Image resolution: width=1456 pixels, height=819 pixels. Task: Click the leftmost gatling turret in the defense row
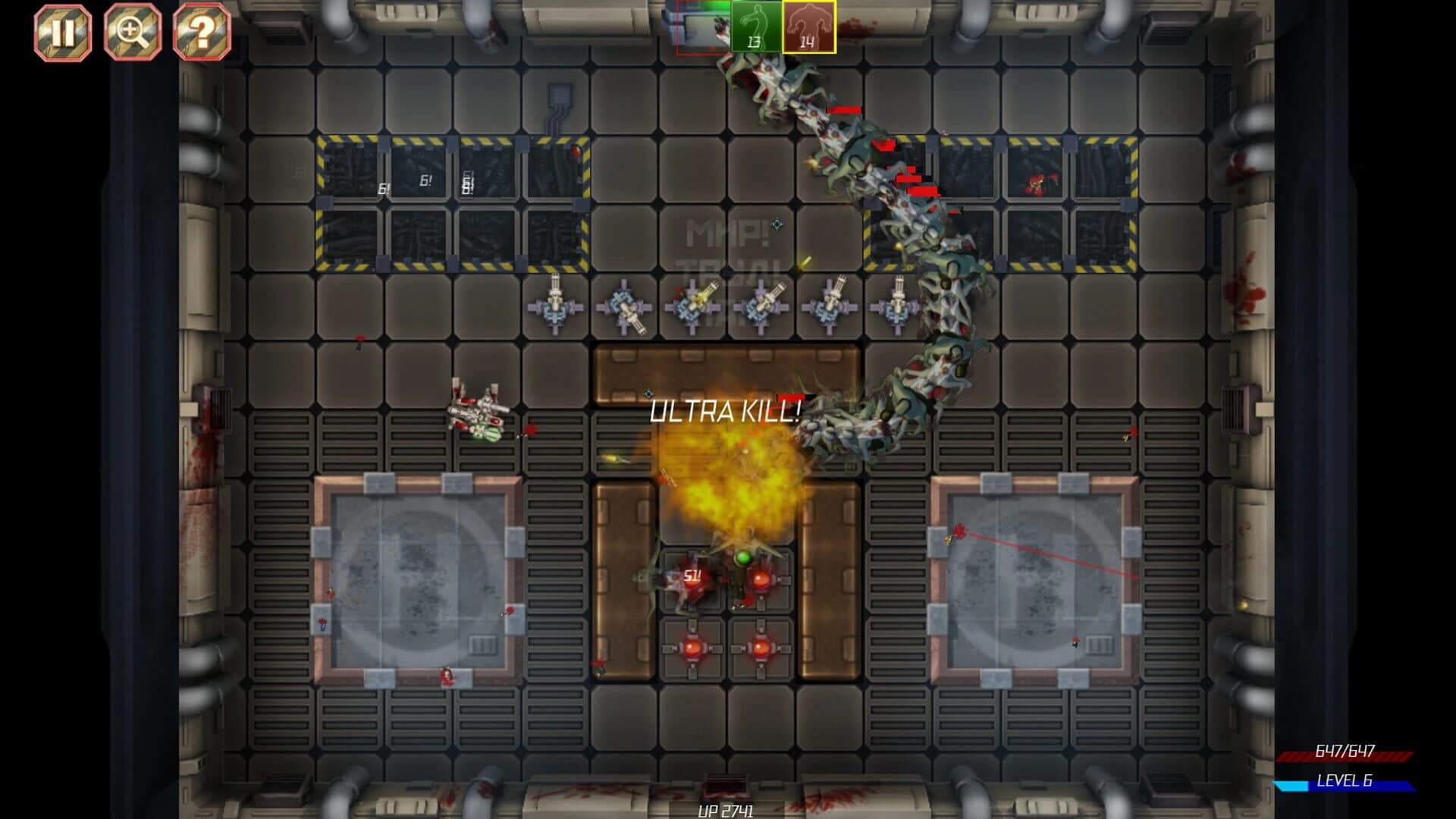pos(556,306)
